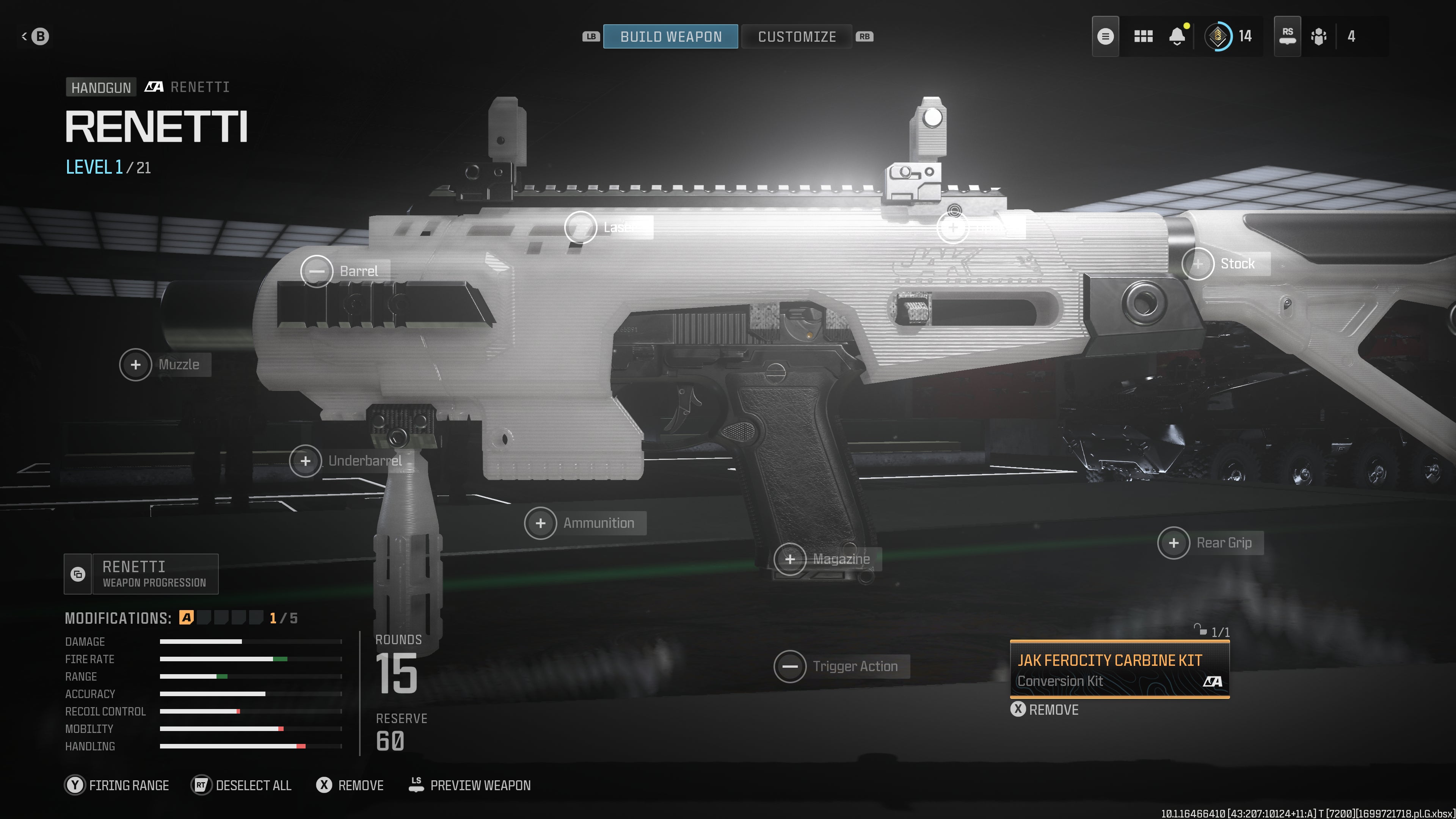Open Renetti Weapon Progression
The width and height of the screenshot is (1456, 819).
pos(141,574)
